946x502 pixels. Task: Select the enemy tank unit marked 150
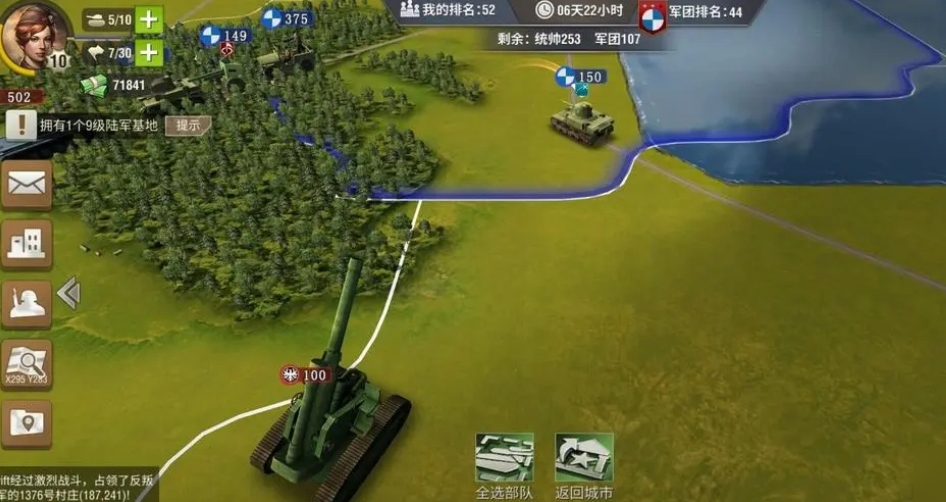pos(581,118)
